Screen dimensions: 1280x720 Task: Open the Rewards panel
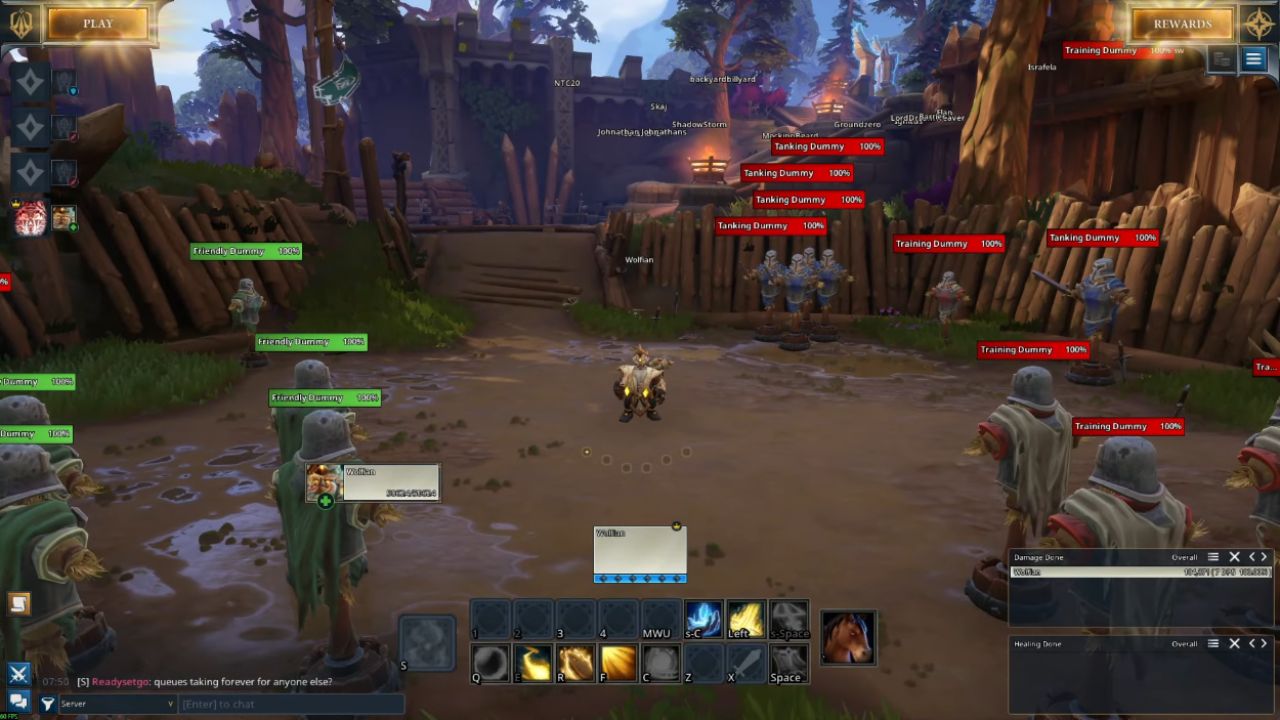click(x=1182, y=24)
